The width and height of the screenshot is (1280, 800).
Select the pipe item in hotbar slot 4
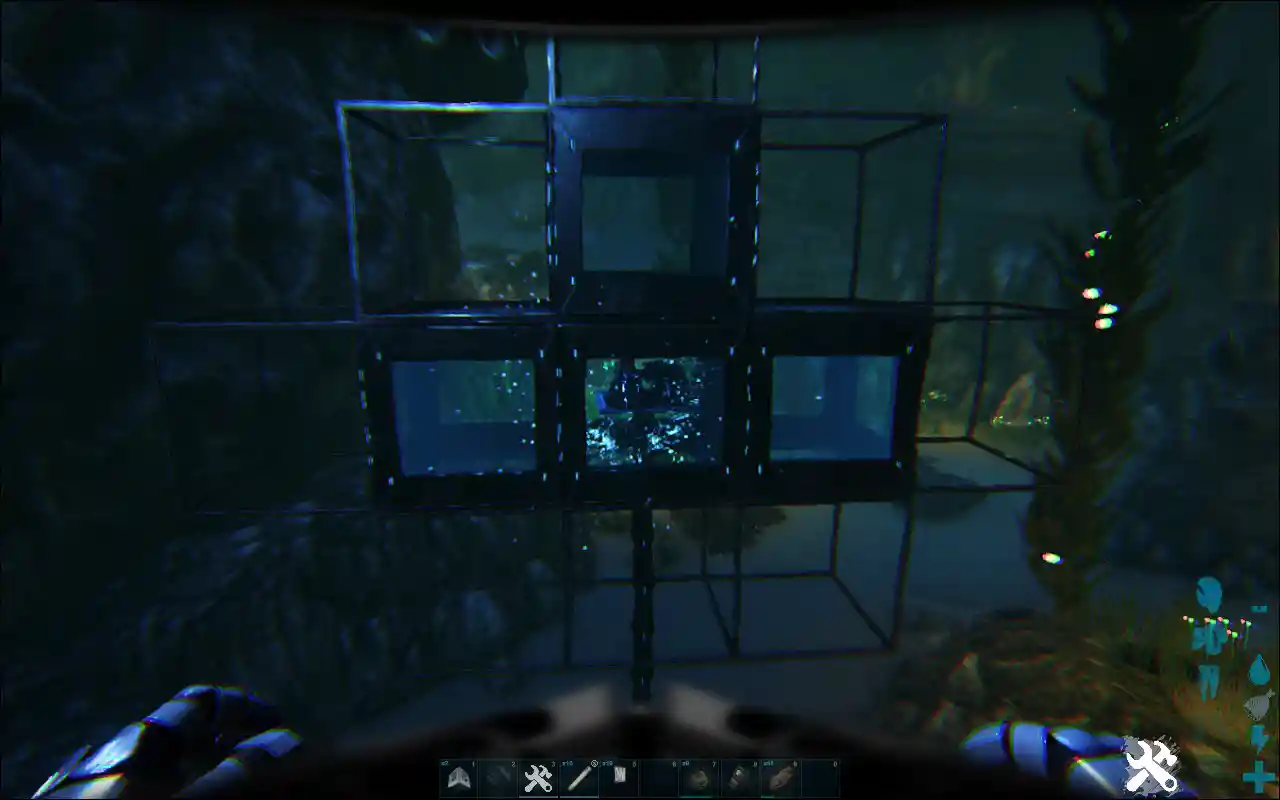tap(581, 776)
